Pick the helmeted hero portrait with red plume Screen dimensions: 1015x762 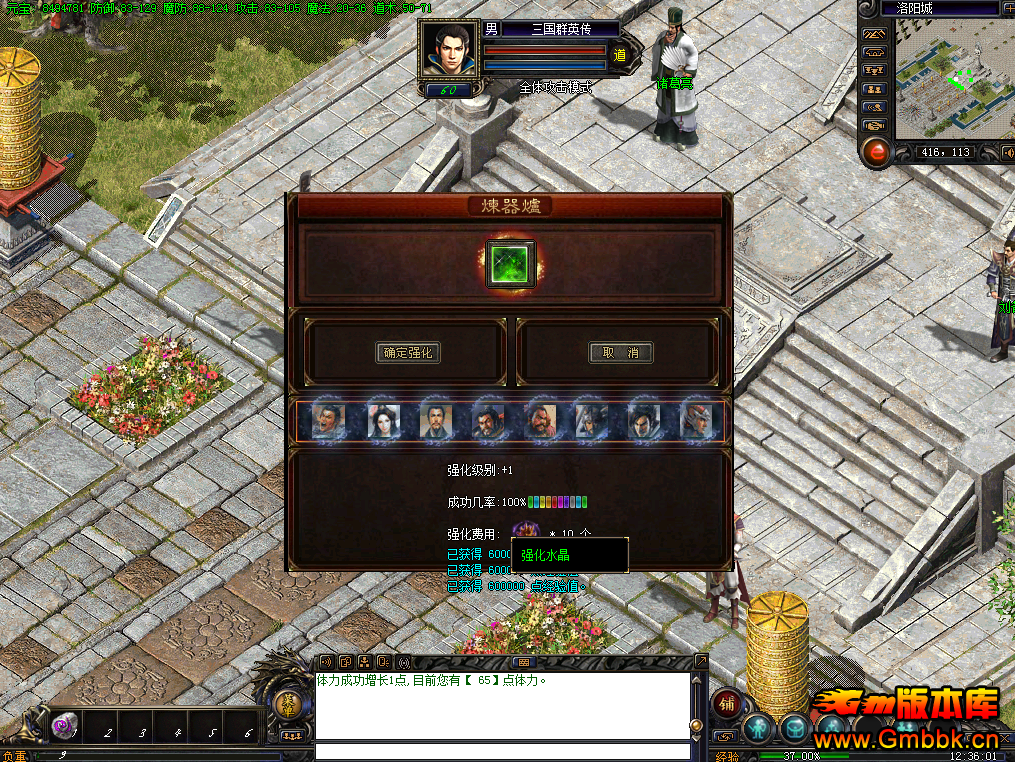click(696, 421)
